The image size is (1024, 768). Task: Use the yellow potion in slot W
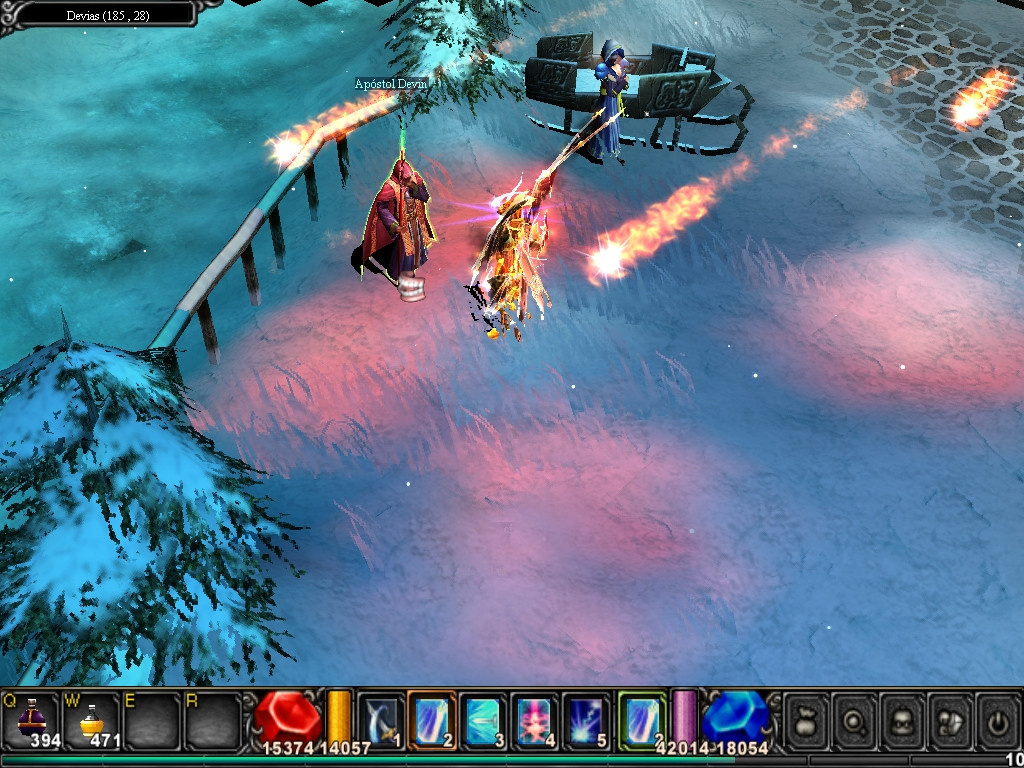[91, 720]
